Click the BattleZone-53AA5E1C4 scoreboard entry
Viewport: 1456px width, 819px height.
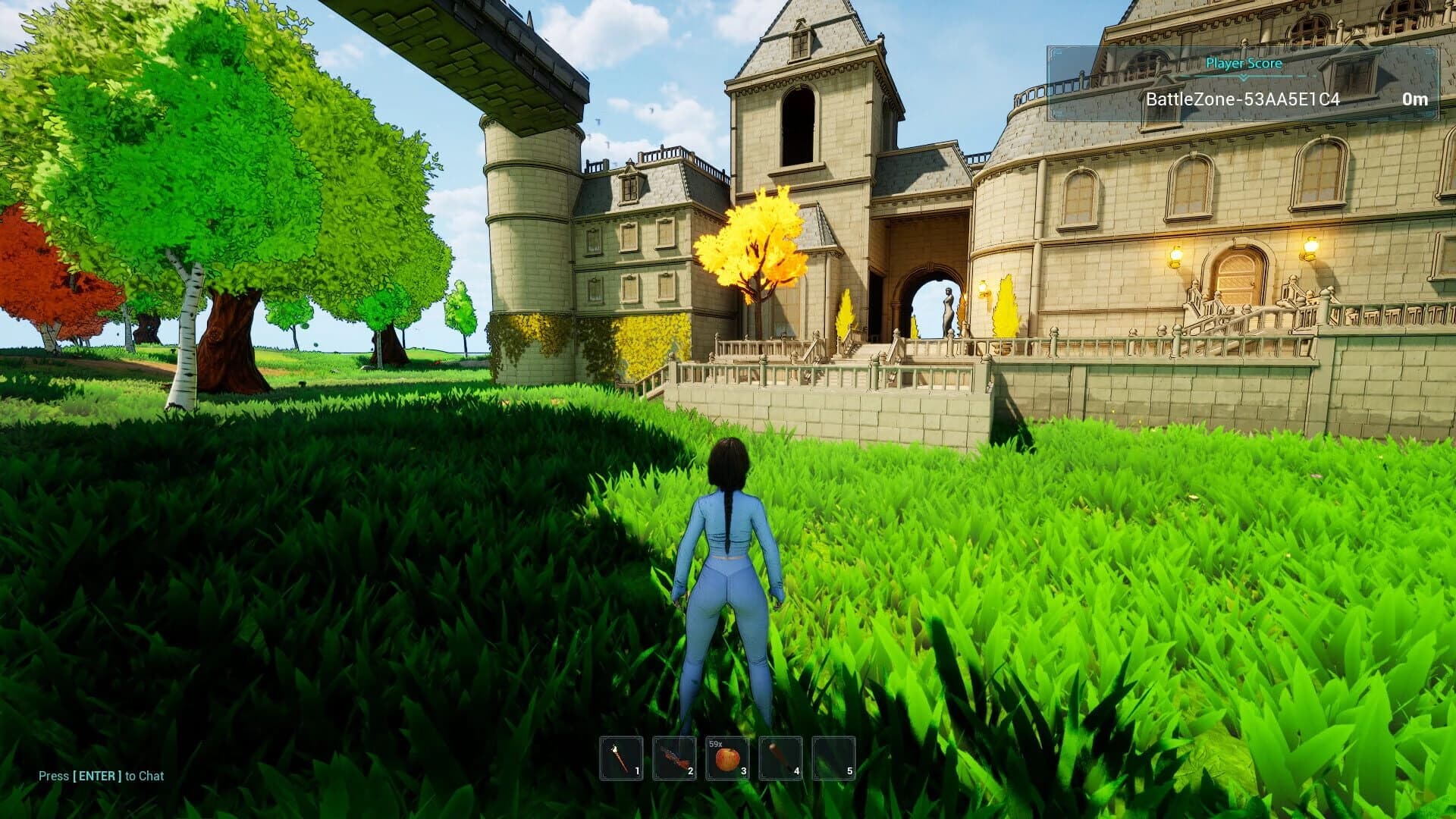pos(1243,100)
